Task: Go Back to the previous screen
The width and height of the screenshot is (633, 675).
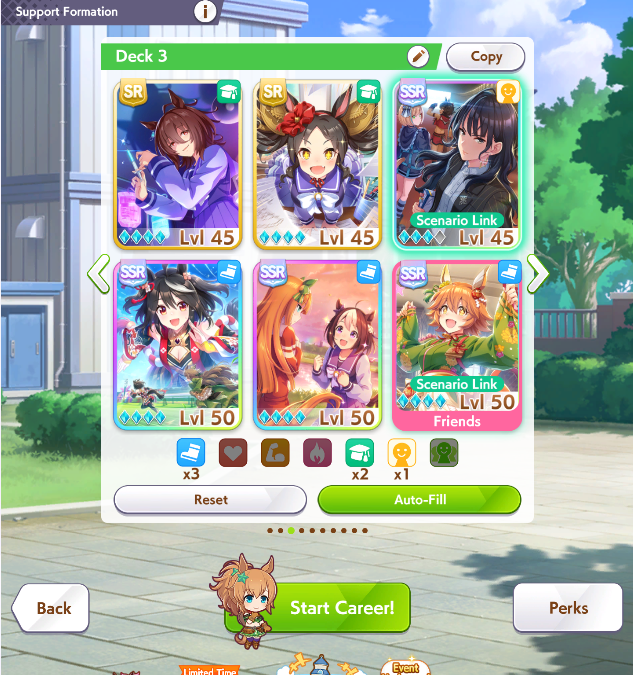Action: 51,608
